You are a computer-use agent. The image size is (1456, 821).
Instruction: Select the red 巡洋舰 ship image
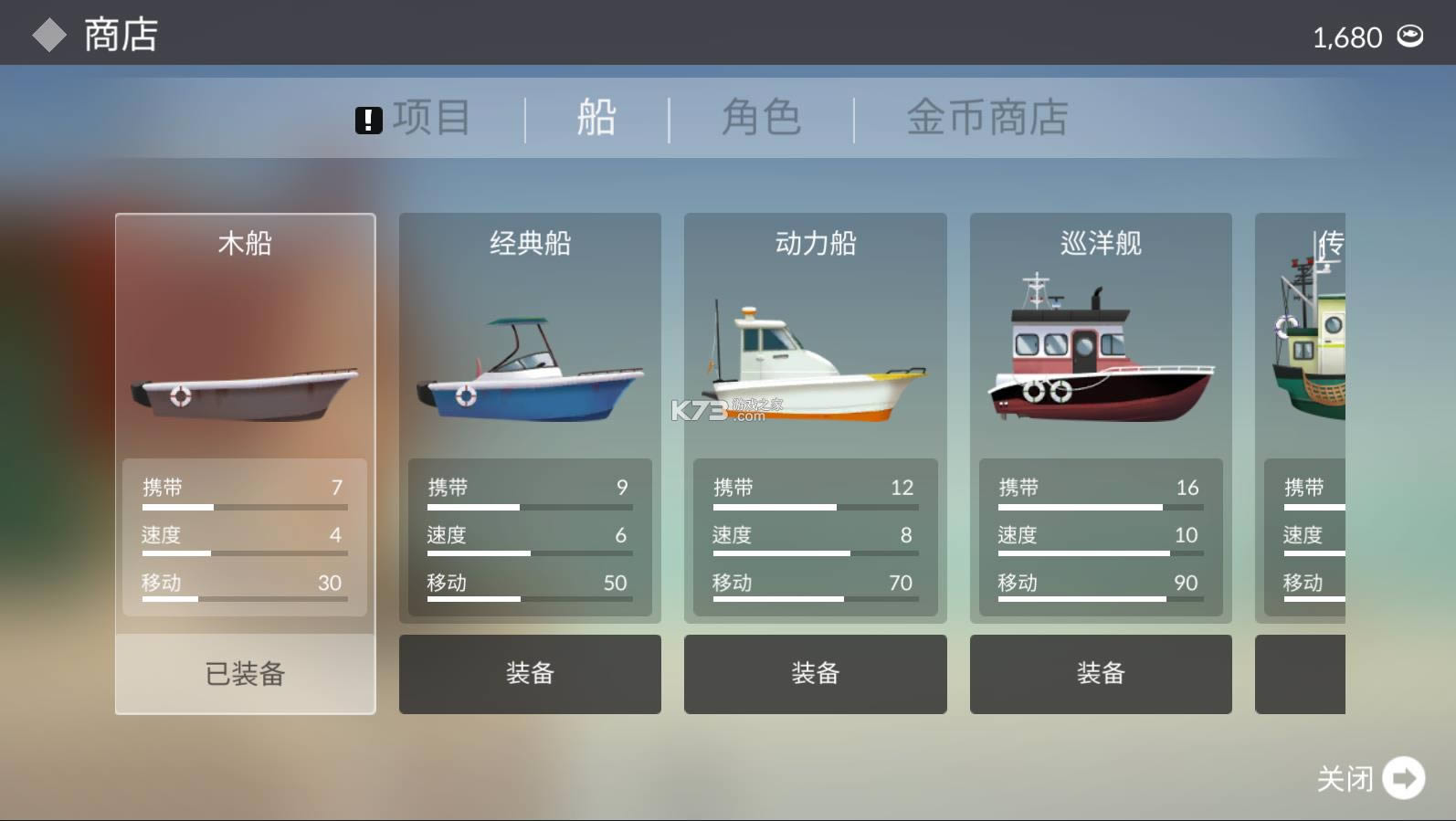click(1099, 356)
